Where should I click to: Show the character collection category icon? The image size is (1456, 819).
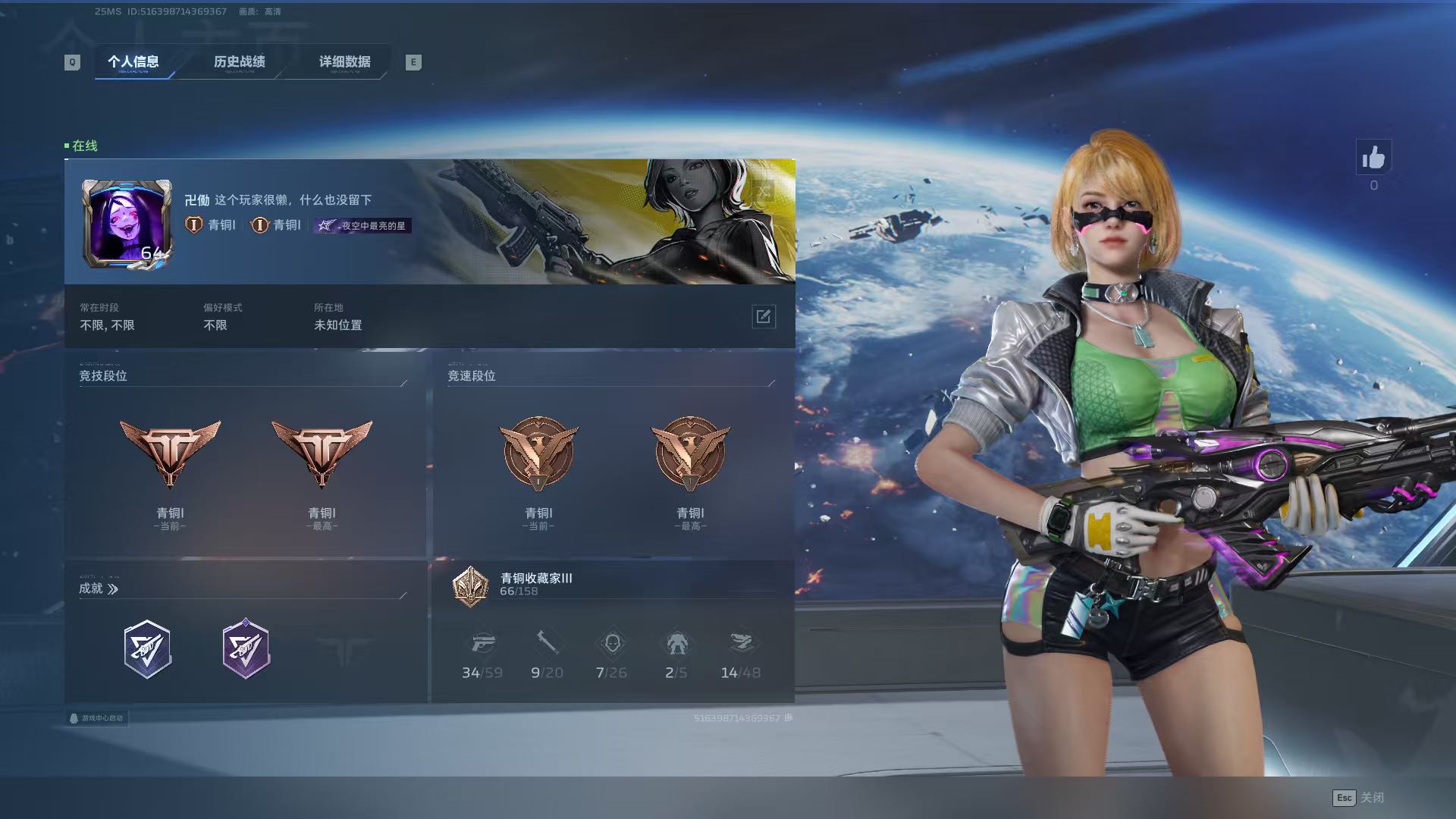coord(611,644)
